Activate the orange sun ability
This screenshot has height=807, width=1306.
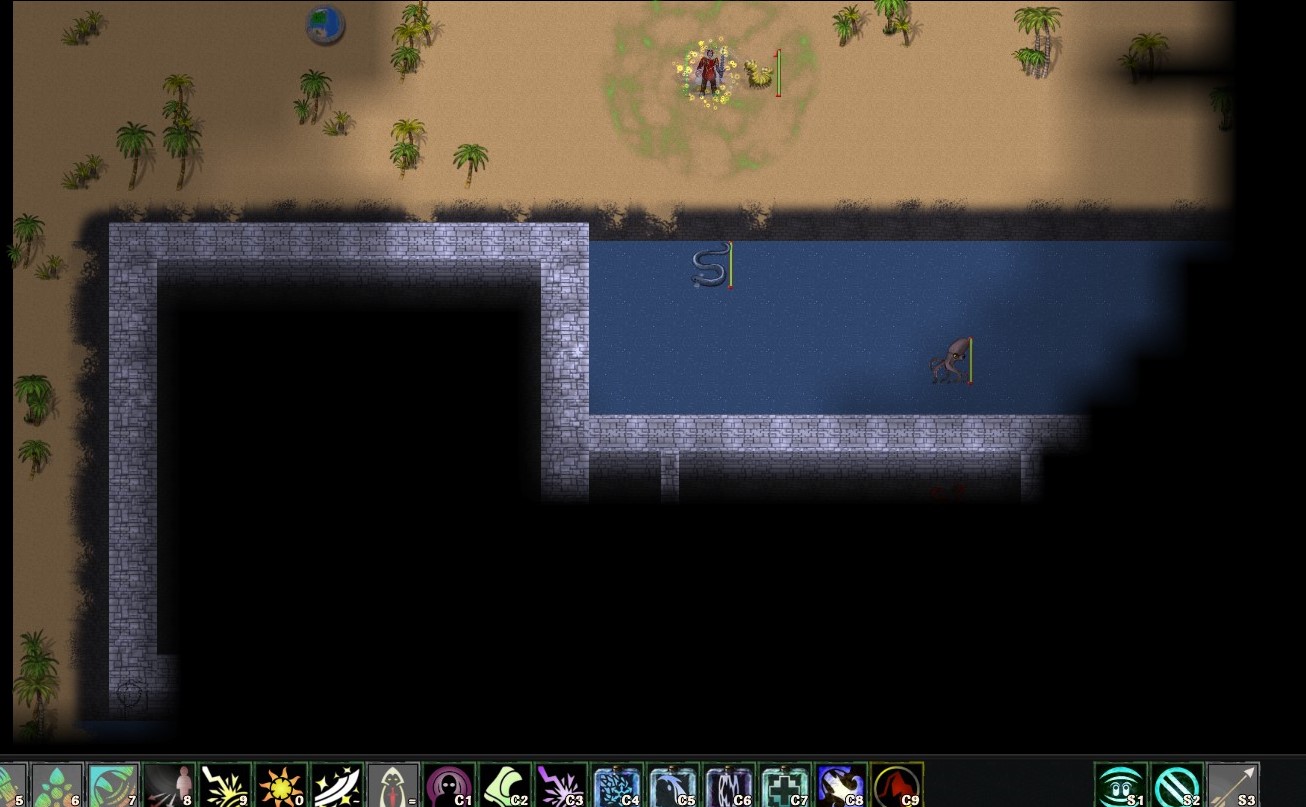pos(280,785)
